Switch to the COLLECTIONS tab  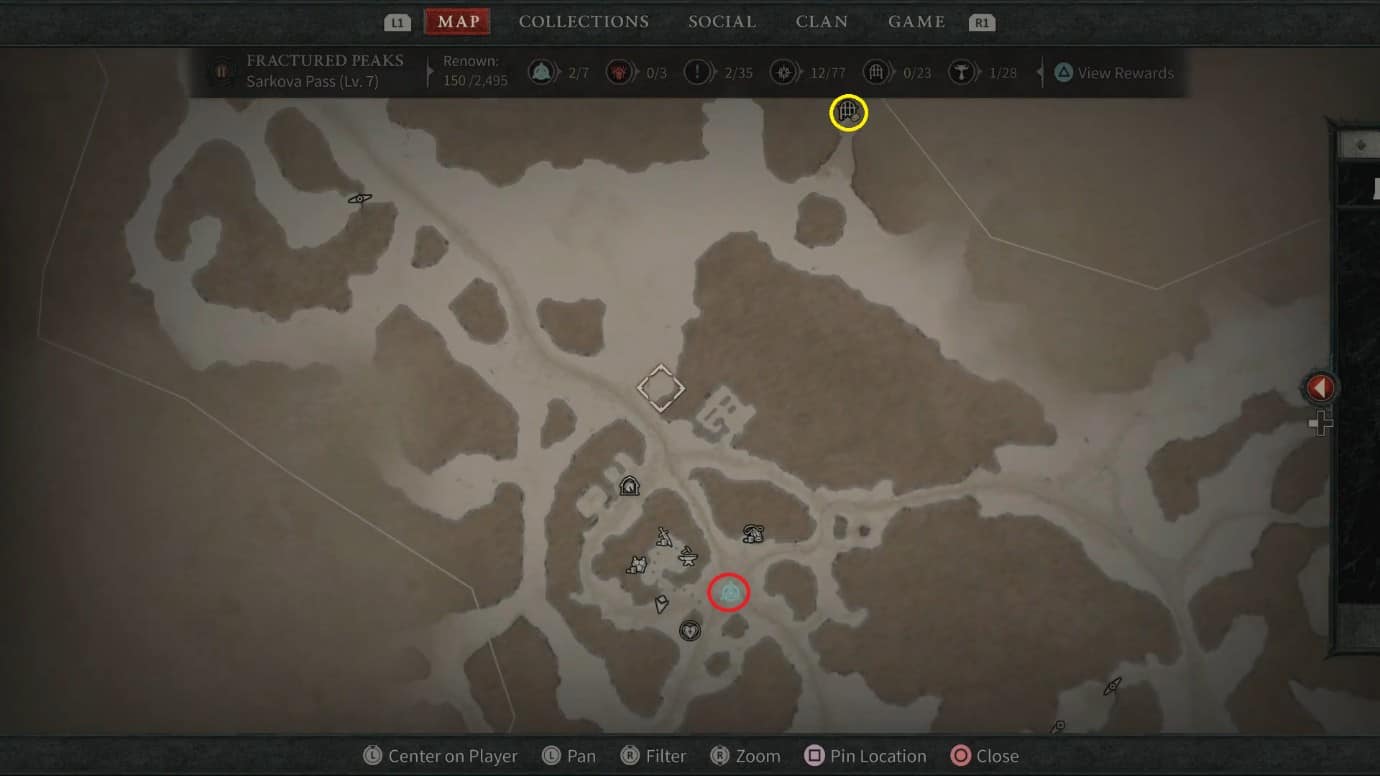tap(583, 21)
